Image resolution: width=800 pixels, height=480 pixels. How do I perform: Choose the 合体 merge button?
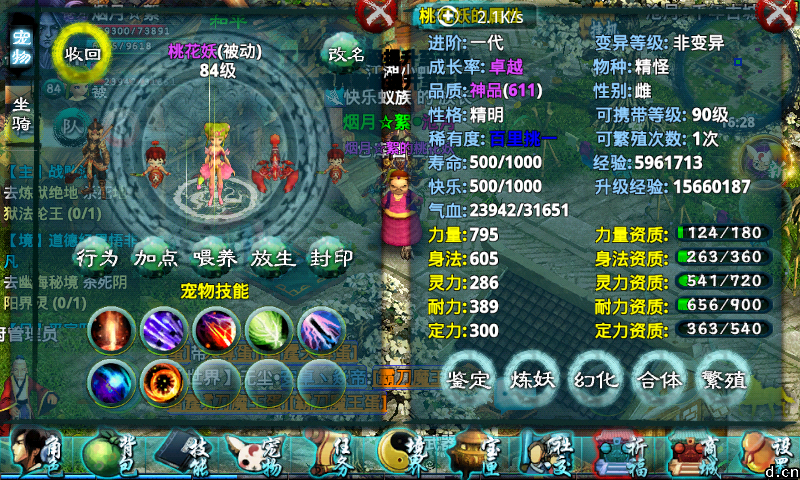coord(659,378)
